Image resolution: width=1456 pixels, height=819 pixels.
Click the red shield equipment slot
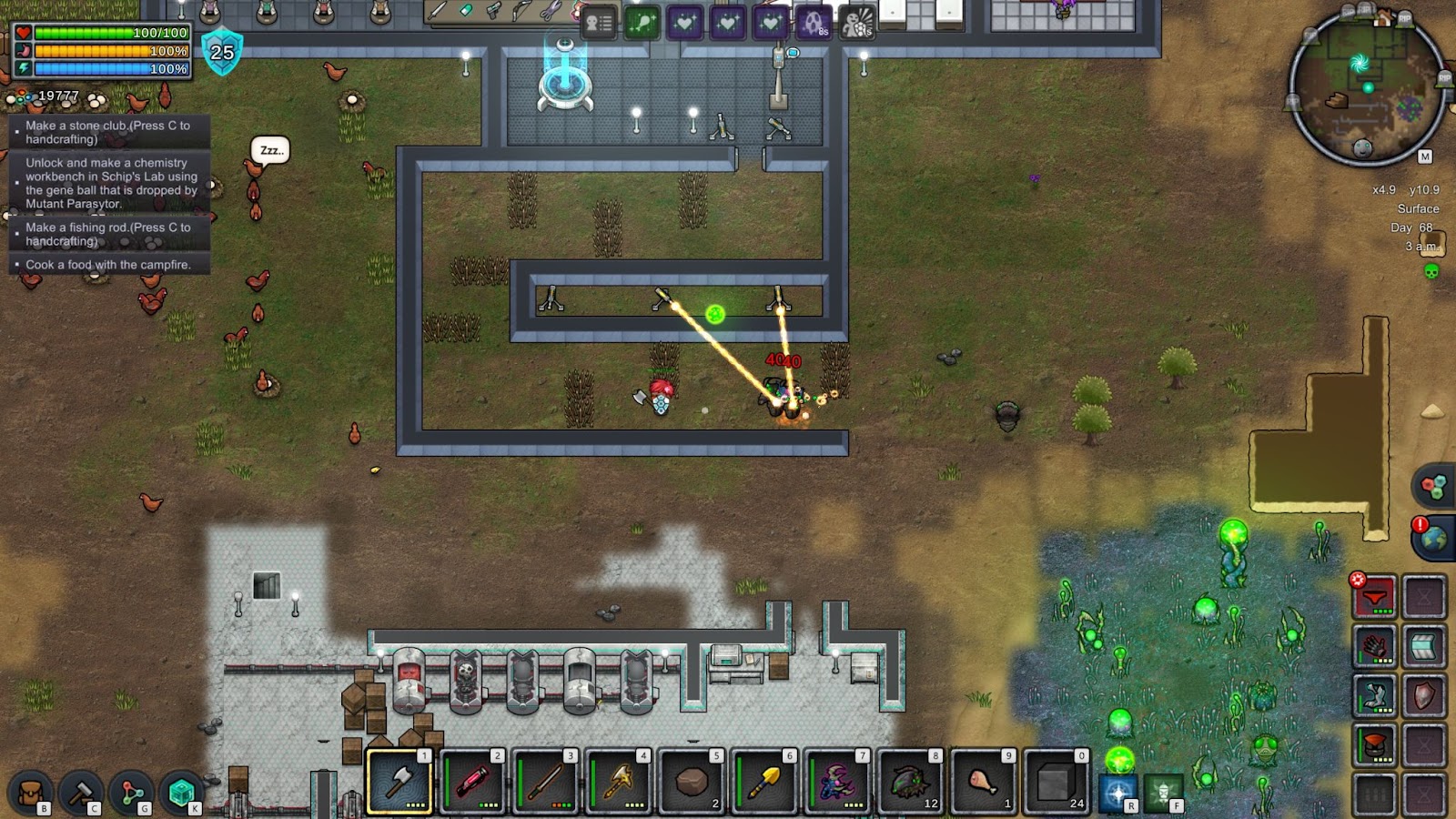click(1424, 696)
